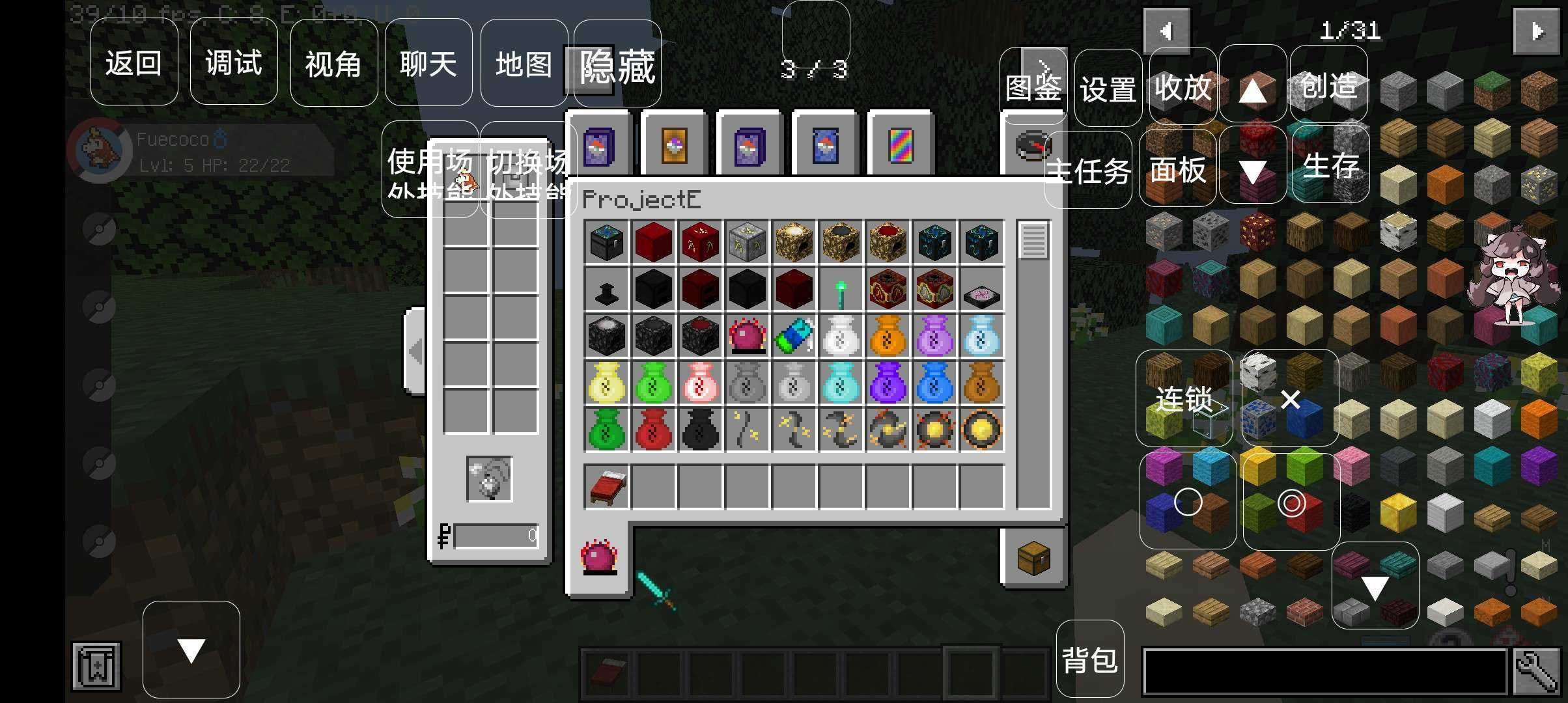
Task: Open the white ▼ dropdown on the block palette
Action: click(x=1375, y=588)
